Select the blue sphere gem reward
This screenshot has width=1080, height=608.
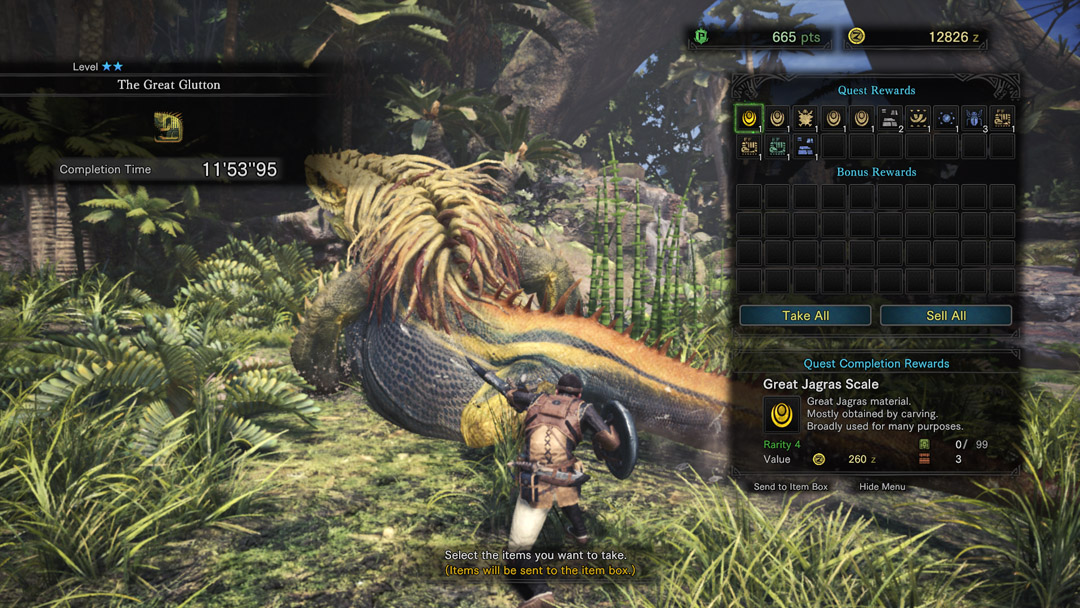[x=945, y=119]
